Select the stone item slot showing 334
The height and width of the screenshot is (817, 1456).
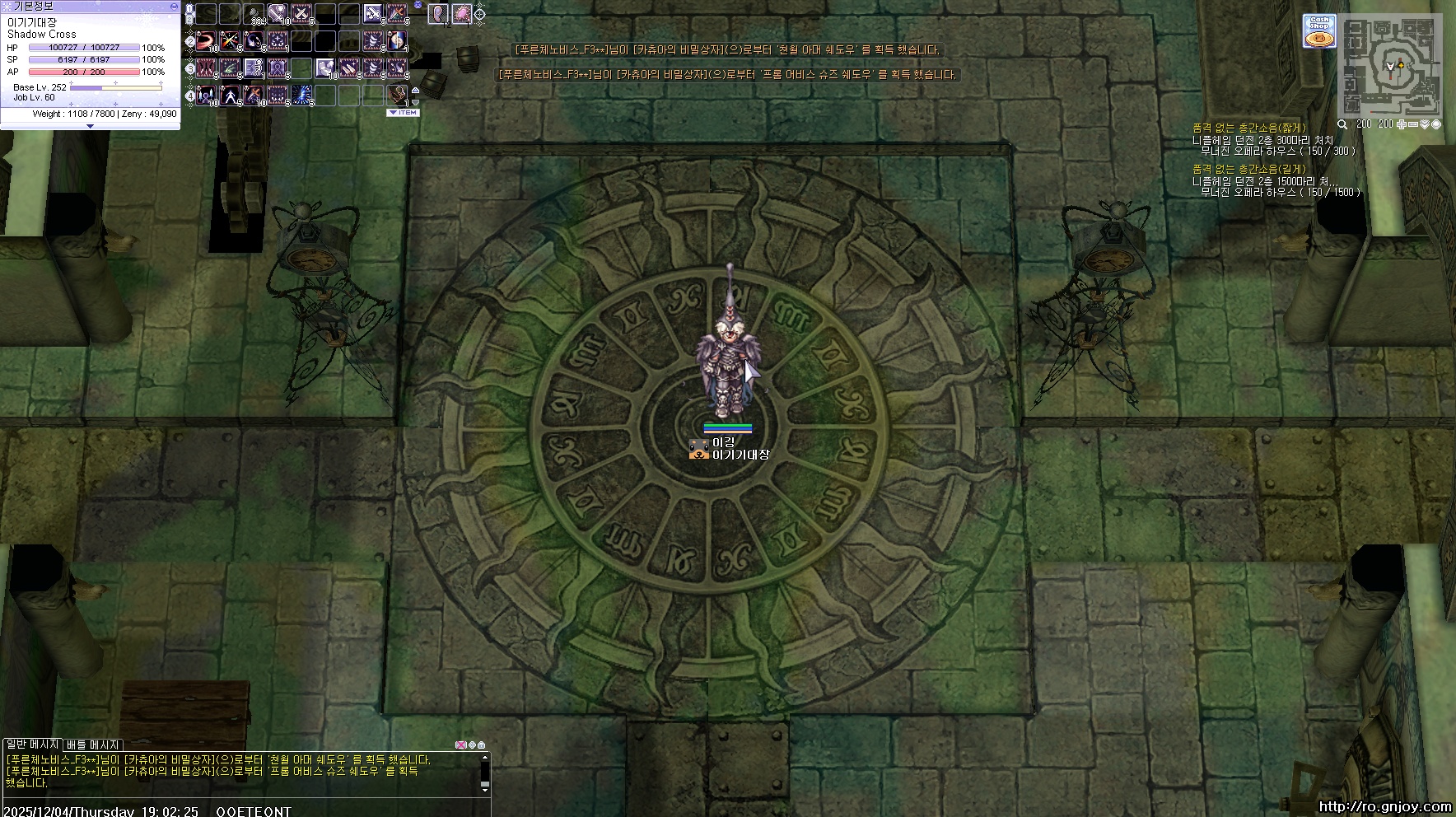coord(254,14)
